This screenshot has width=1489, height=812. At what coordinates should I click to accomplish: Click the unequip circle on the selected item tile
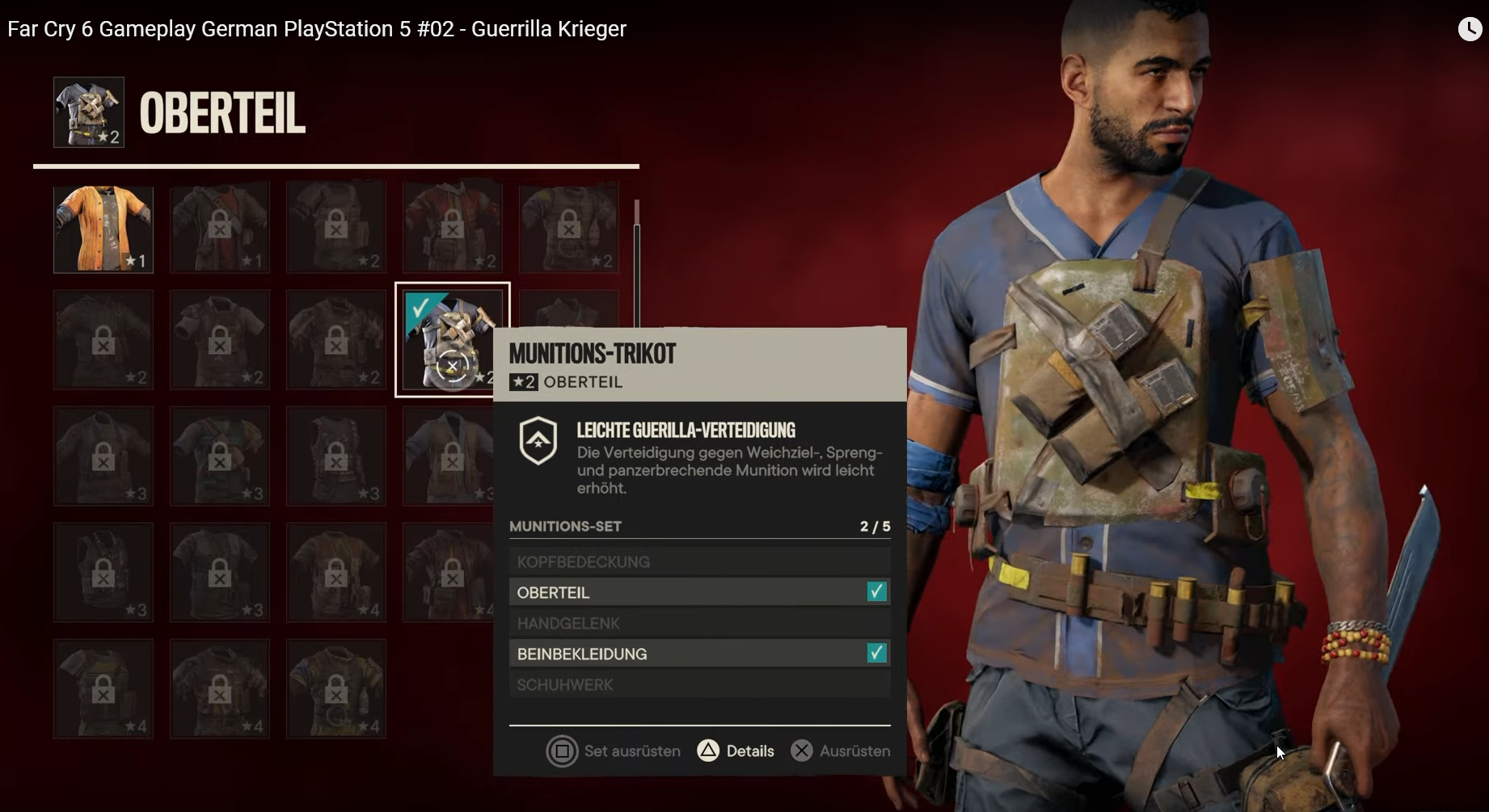pyautogui.click(x=453, y=365)
